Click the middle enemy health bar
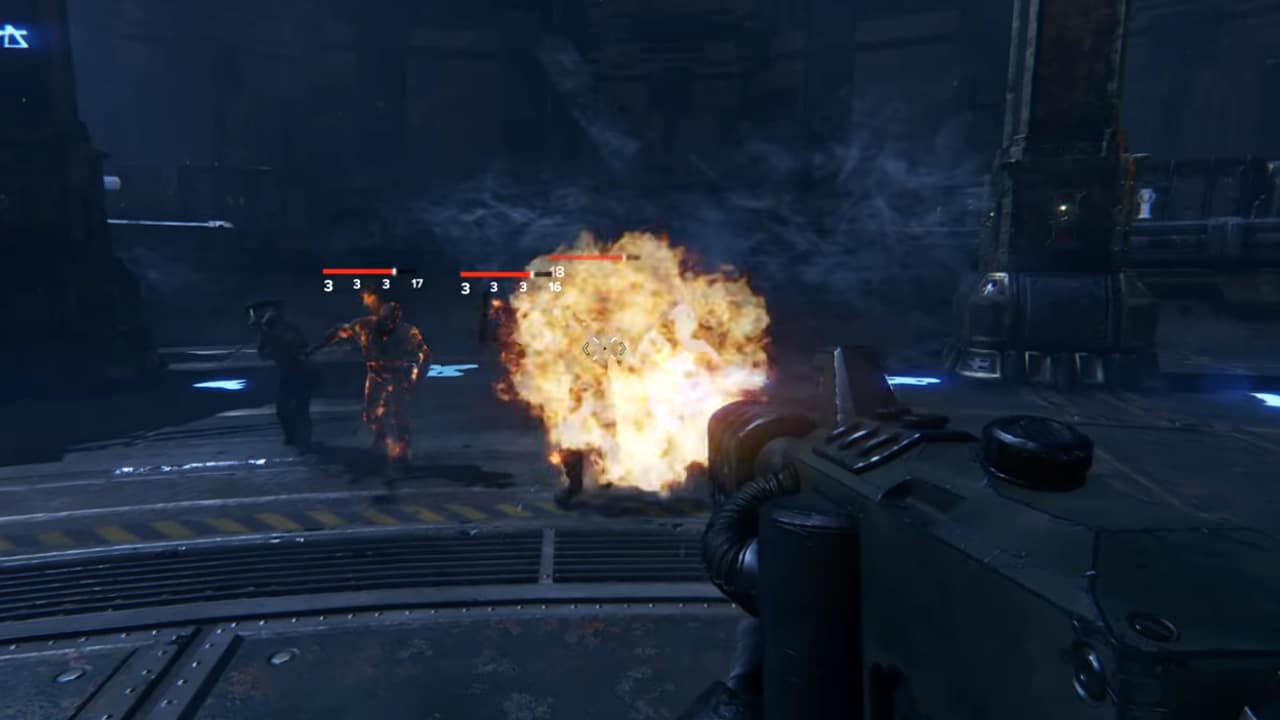1280x720 pixels. click(x=495, y=272)
